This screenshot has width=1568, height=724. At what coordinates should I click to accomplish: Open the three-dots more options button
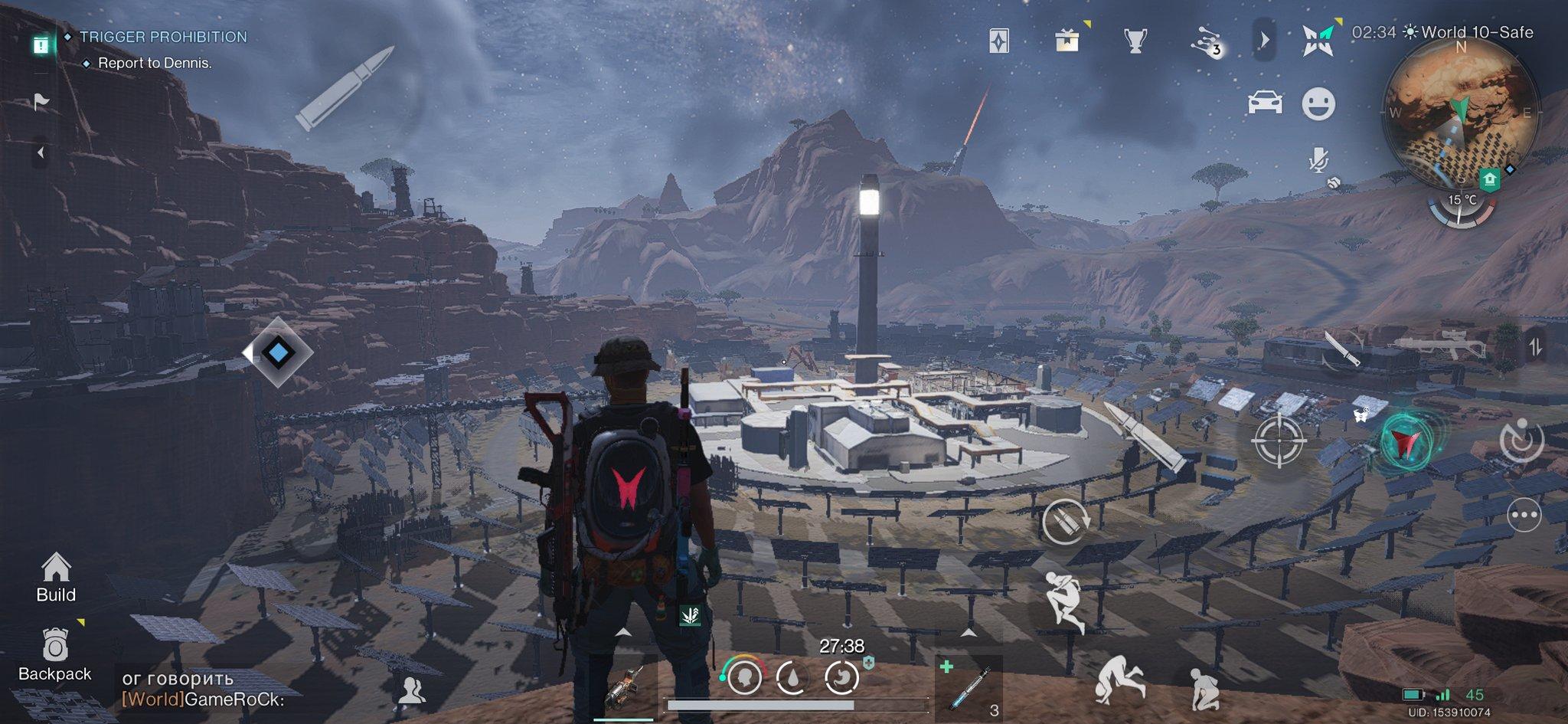point(1523,515)
